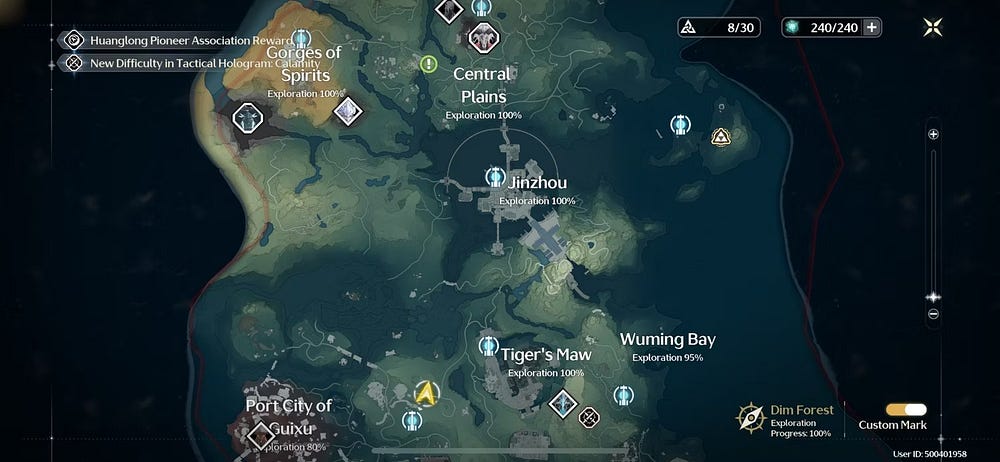The image size is (1000, 462).
Task: Add Waveplates with the plus button
Action: [x=872, y=27]
